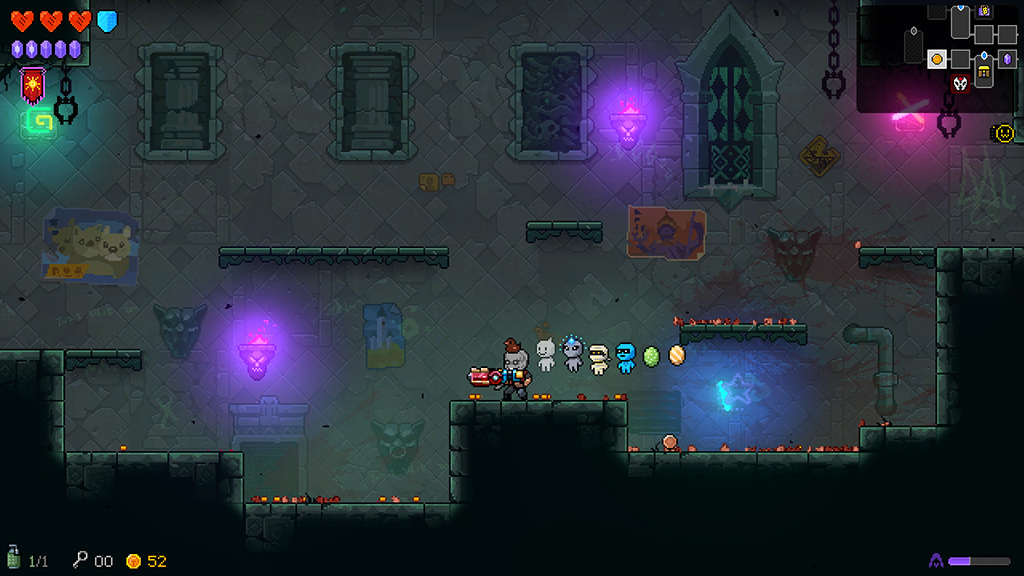Open the dungeon minimap
1024x576 pixels.
click(938, 56)
